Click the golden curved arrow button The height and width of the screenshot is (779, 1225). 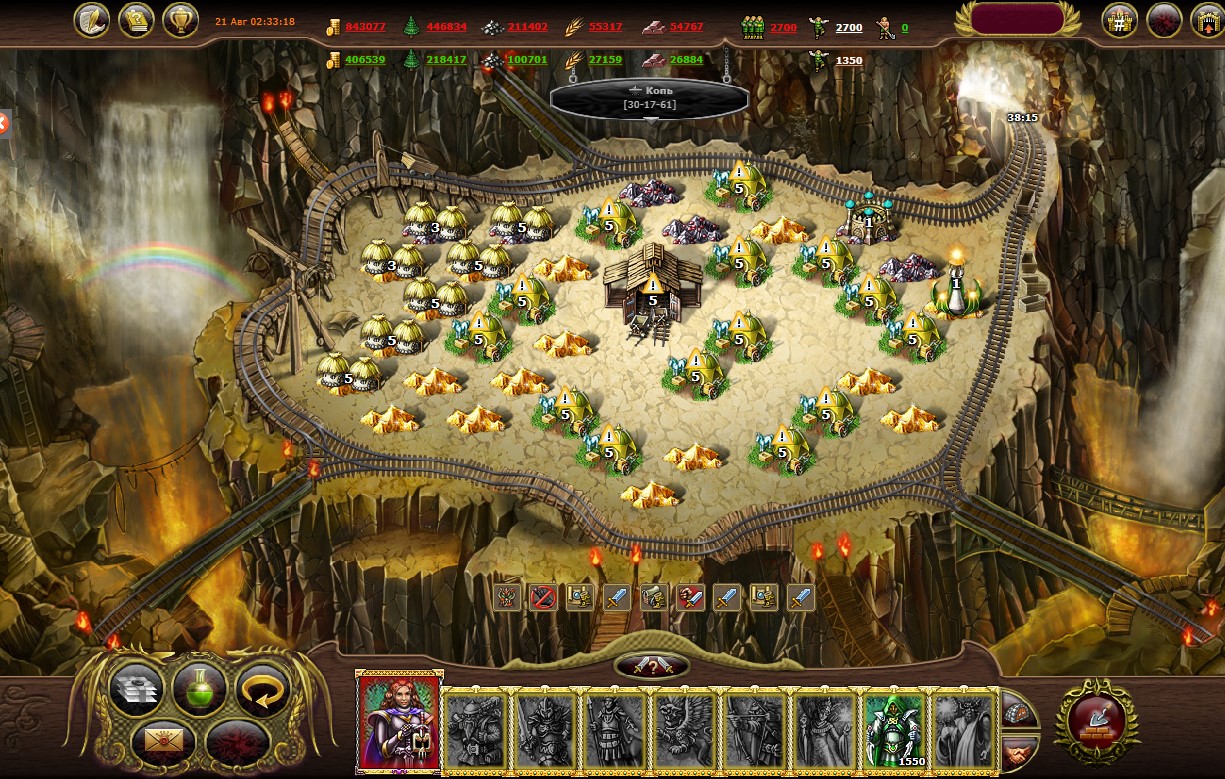tap(262, 688)
